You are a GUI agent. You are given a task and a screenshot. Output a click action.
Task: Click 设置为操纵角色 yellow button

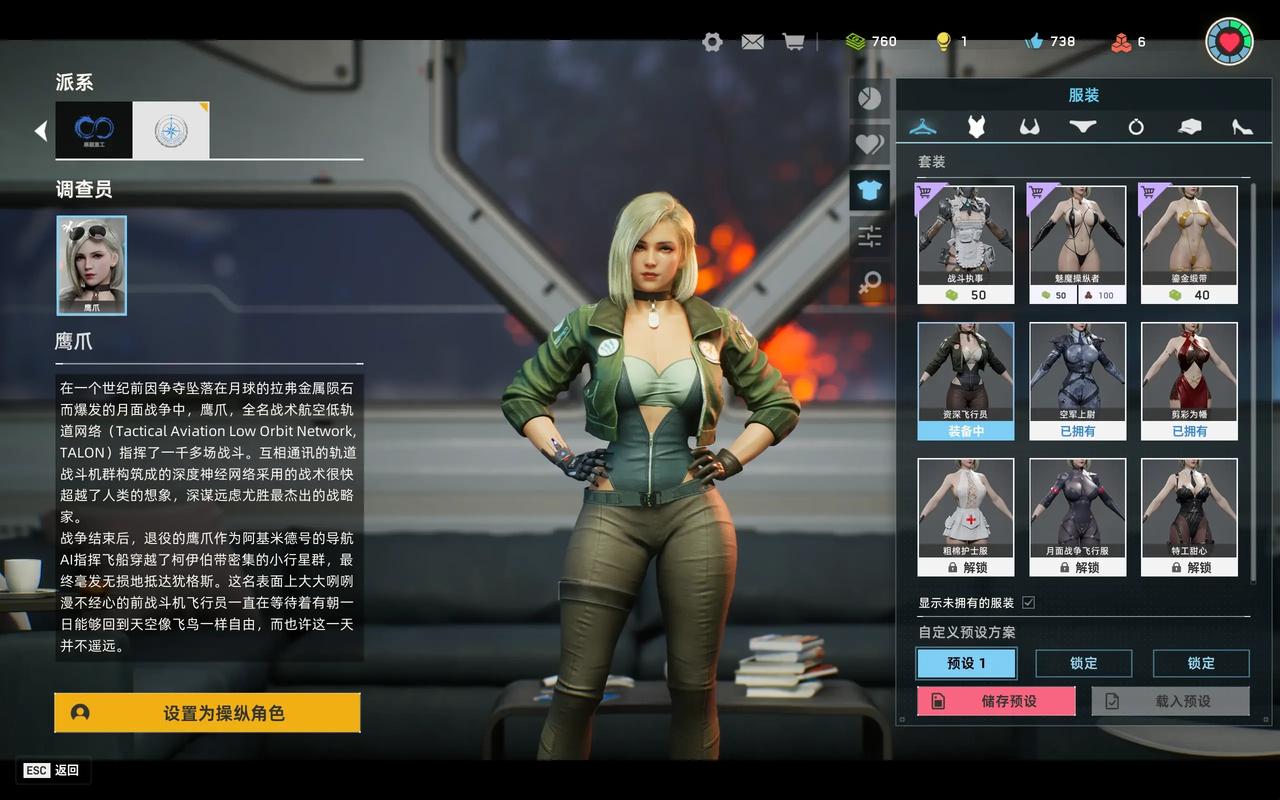tap(207, 713)
